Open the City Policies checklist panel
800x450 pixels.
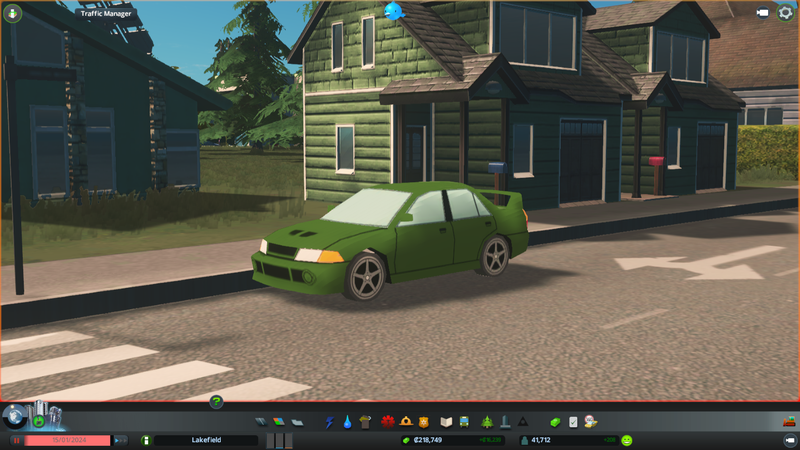[573, 422]
